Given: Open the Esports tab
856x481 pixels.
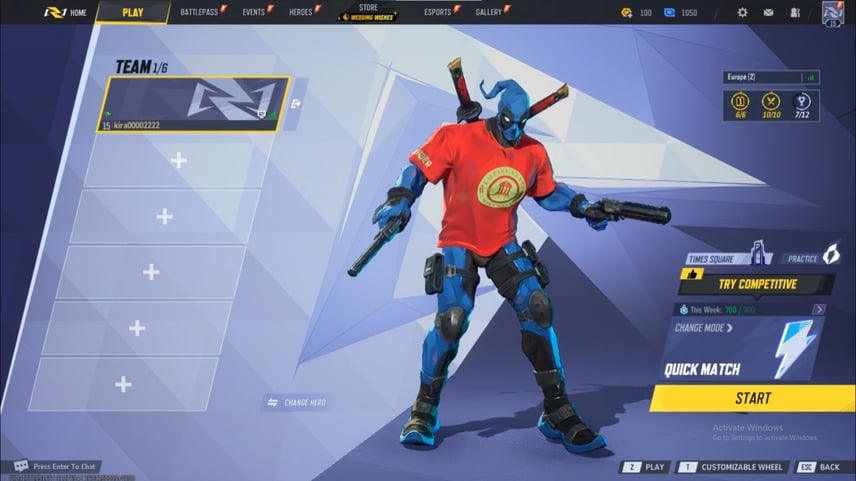Looking at the screenshot, I should (x=440, y=12).
